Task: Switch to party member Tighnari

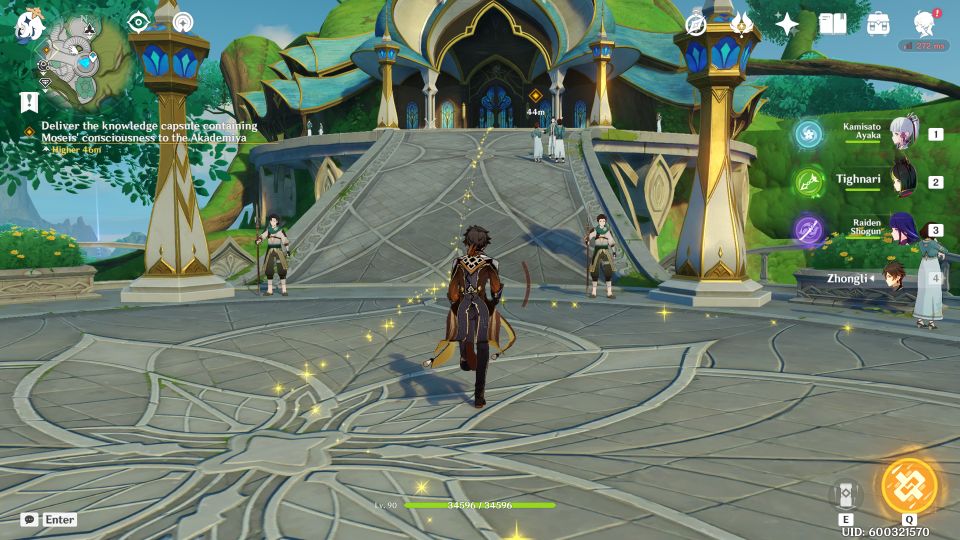Action: pos(905,181)
